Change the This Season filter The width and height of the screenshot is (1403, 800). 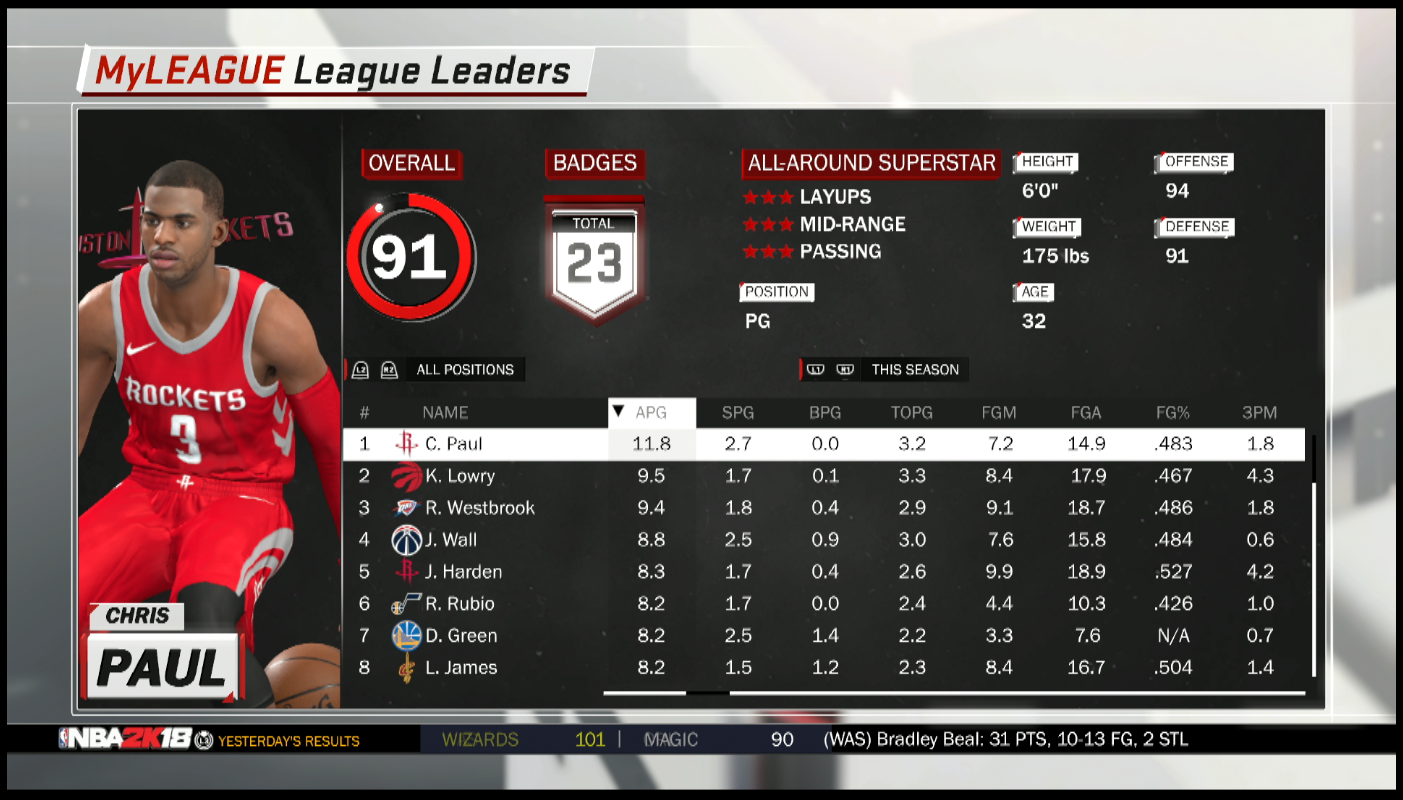pos(914,370)
